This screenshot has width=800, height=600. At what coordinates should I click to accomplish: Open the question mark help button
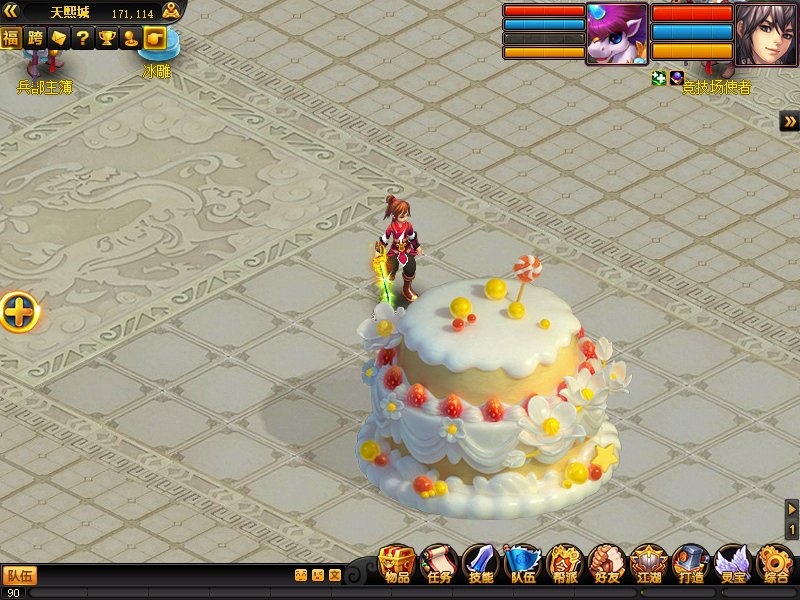(x=83, y=38)
